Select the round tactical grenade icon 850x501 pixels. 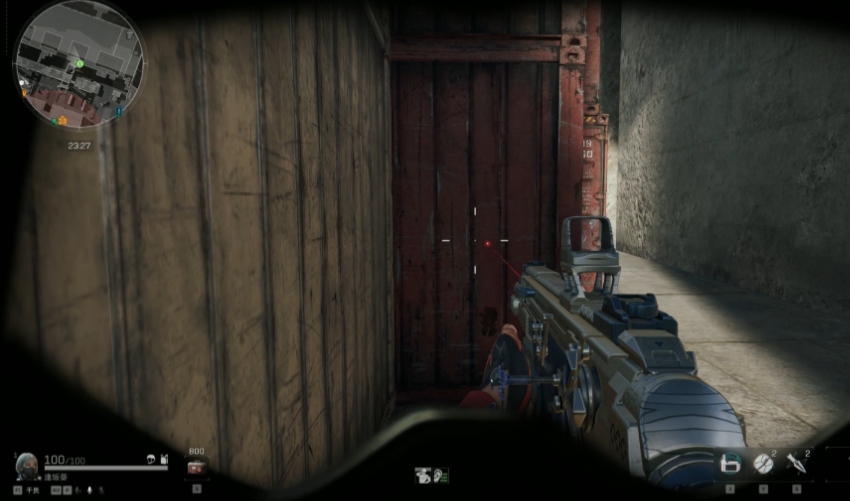tap(763, 463)
